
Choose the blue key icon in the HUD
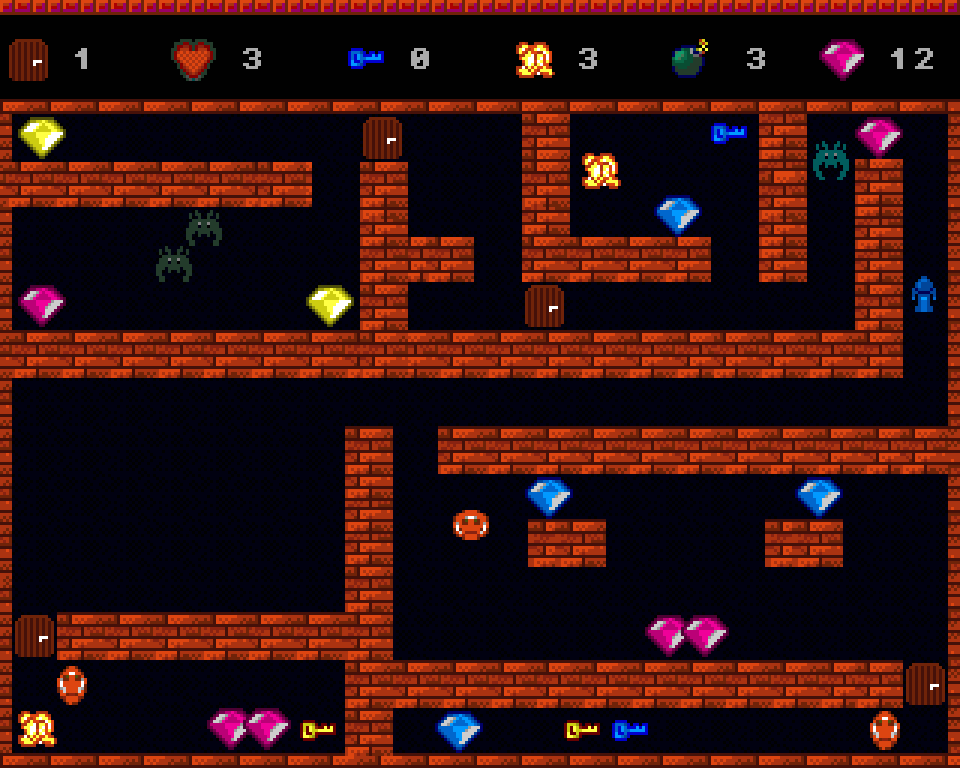[365, 59]
